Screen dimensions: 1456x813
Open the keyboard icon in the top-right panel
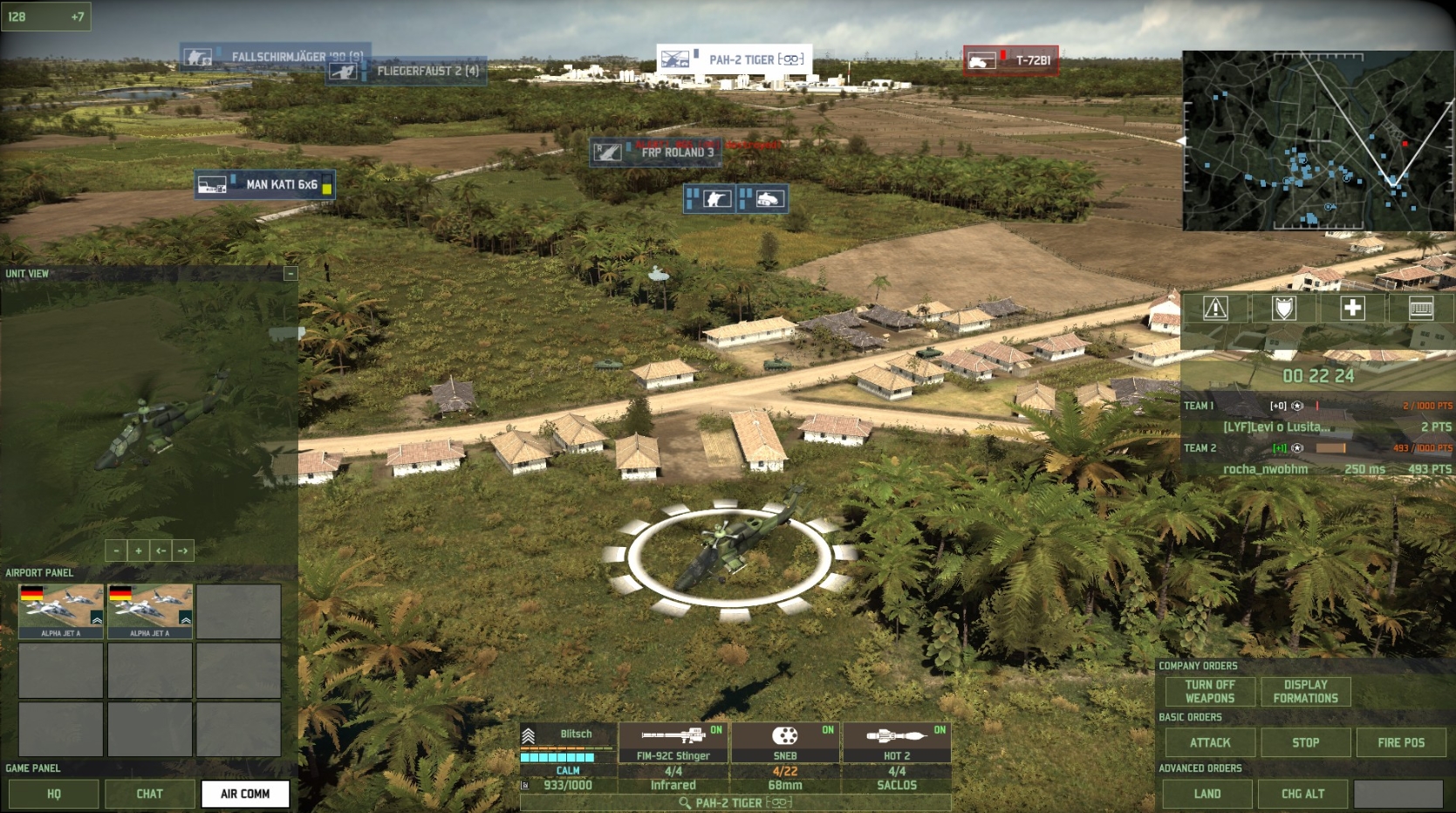(1422, 308)
